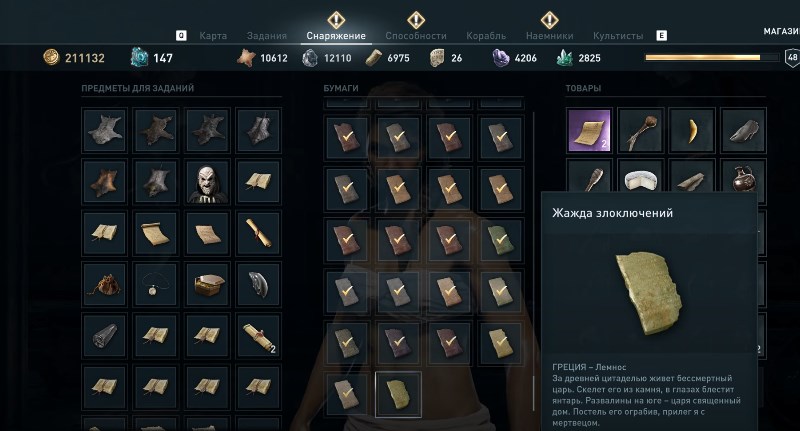
Task: Open the Карта tab
Action: click(x=213, y=36)
